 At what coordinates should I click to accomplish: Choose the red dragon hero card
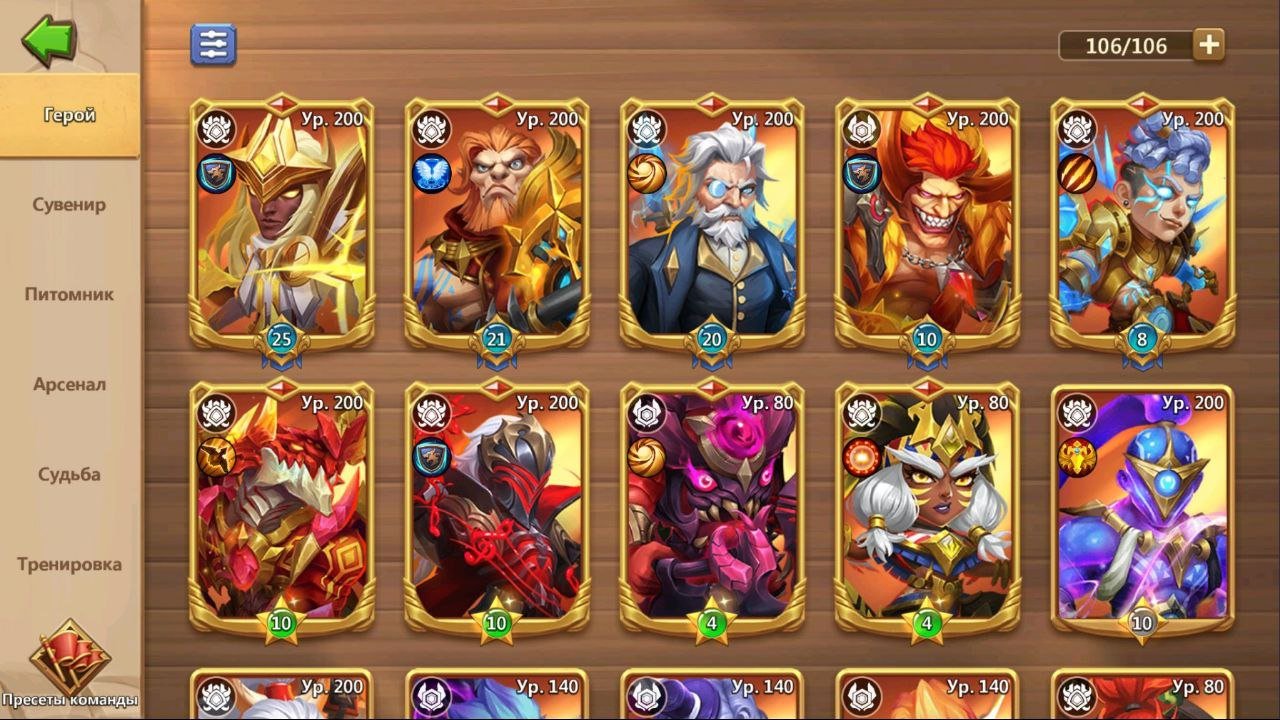(x=282, y=510)
